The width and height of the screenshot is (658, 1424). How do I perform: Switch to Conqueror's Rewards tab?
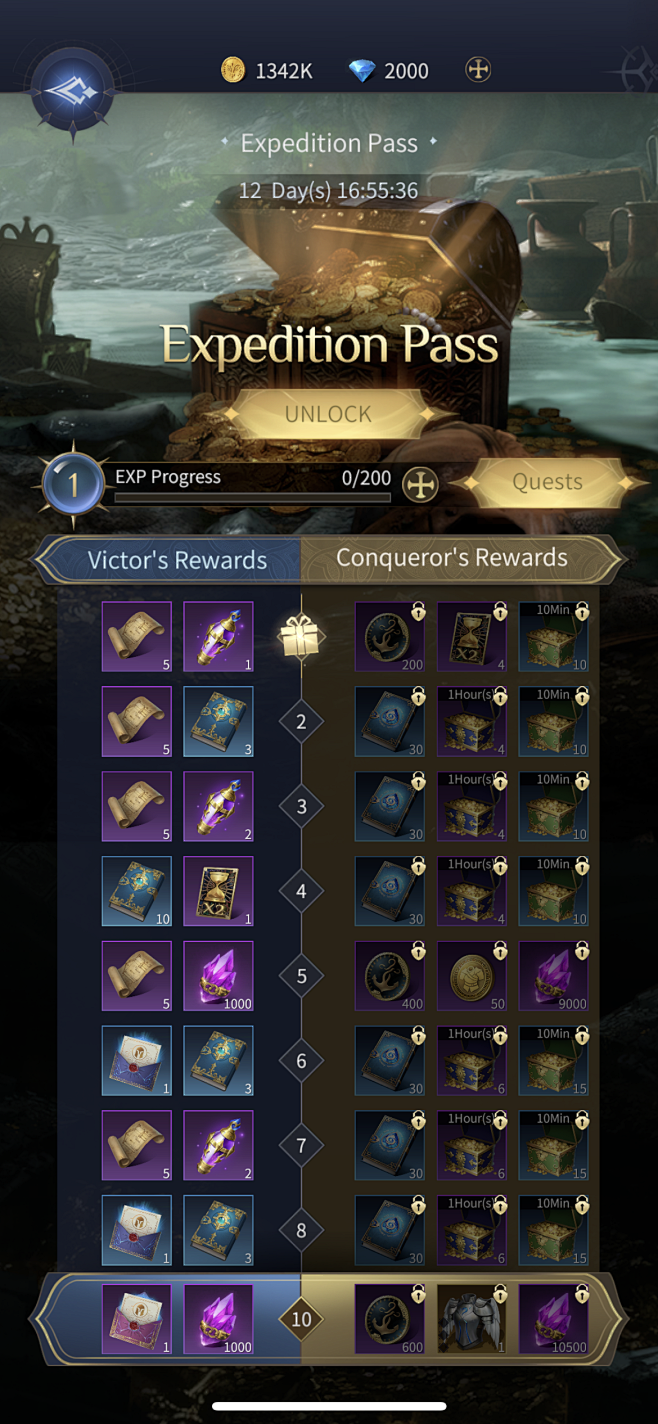point(451,558)
